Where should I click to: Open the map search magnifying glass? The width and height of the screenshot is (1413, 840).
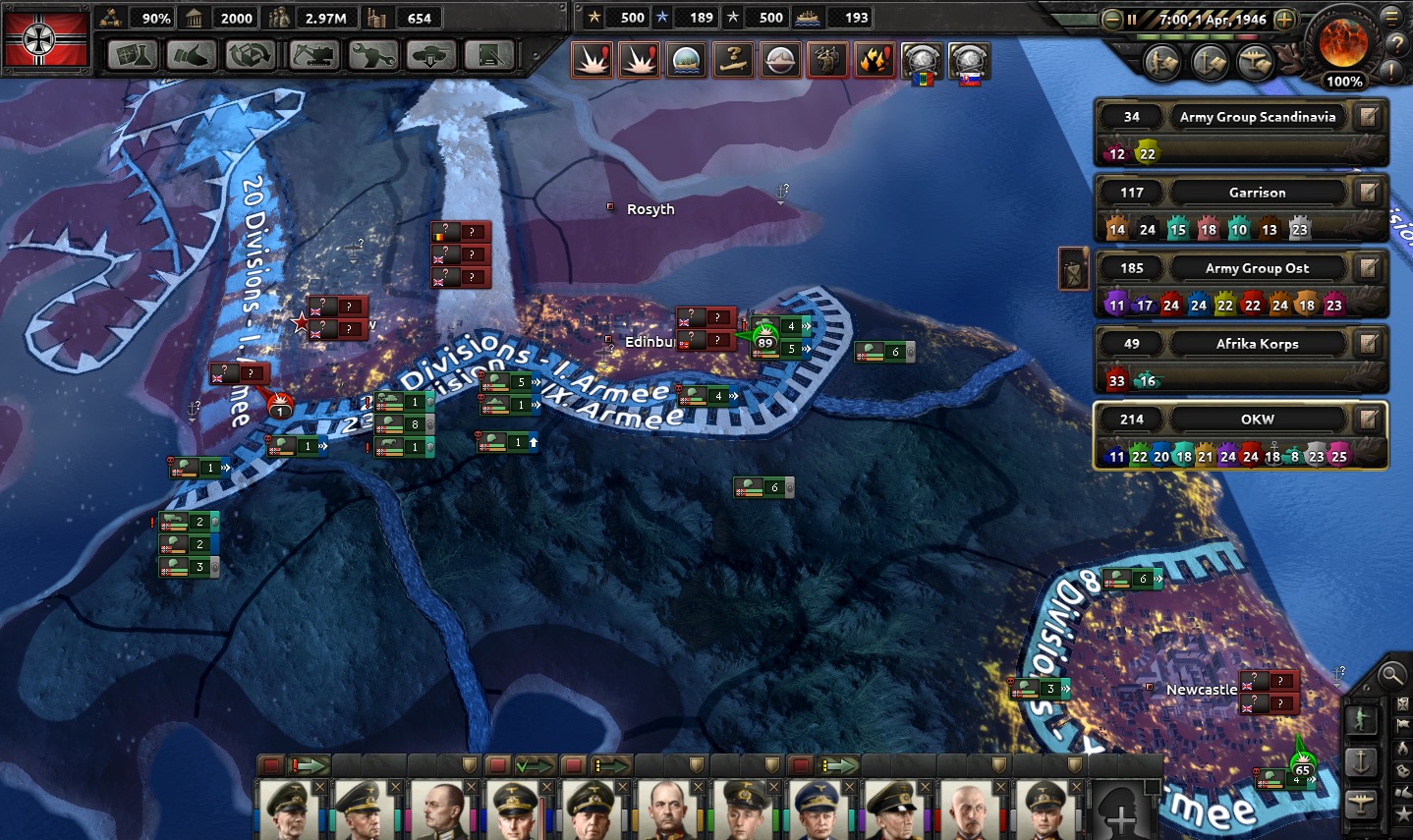pos(1390,675)
